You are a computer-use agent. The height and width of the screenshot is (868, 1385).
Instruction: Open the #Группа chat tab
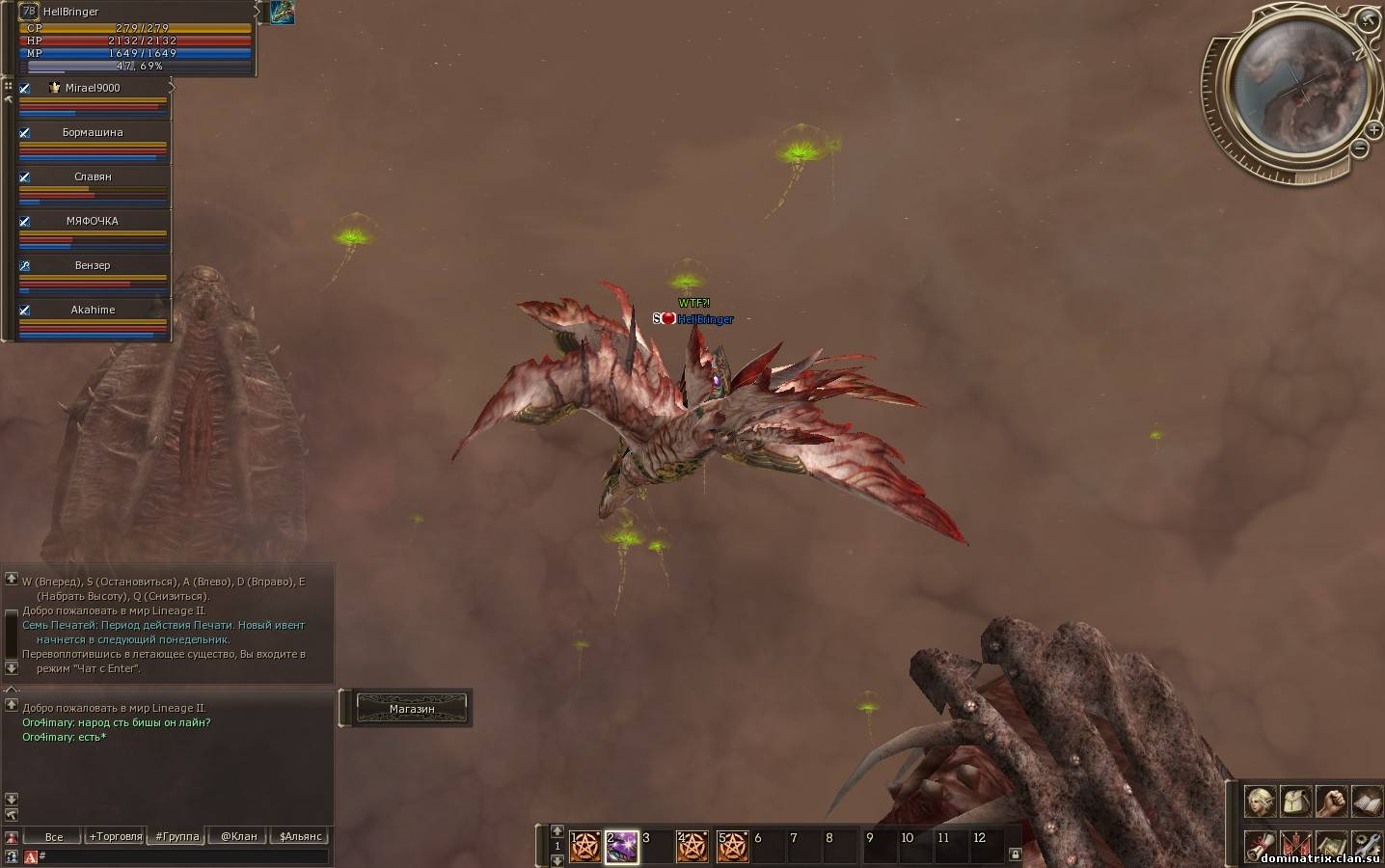pyautogui.click(x=177, y=836)
